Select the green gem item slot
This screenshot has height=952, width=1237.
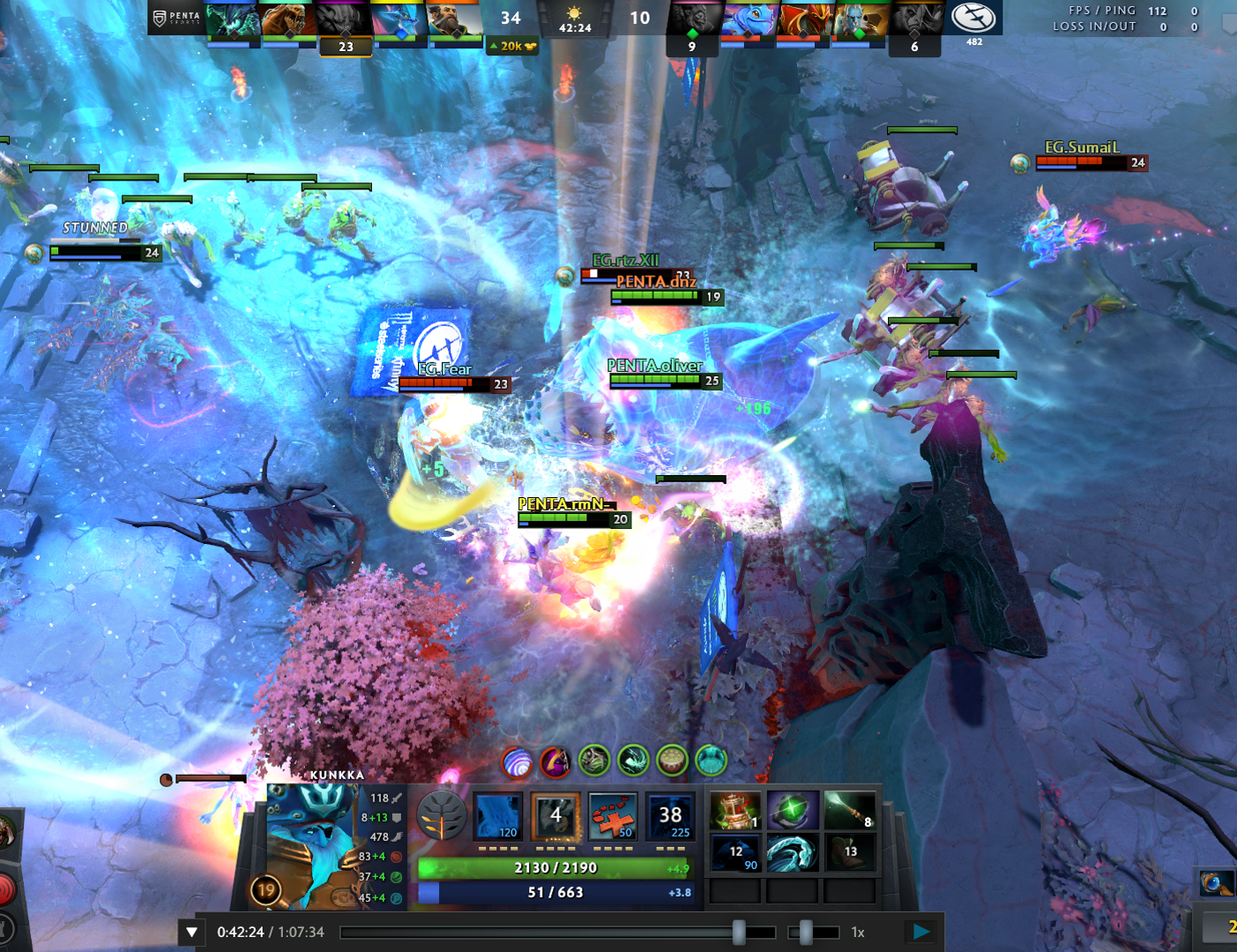pyautogui.click(x=792, y=810)
